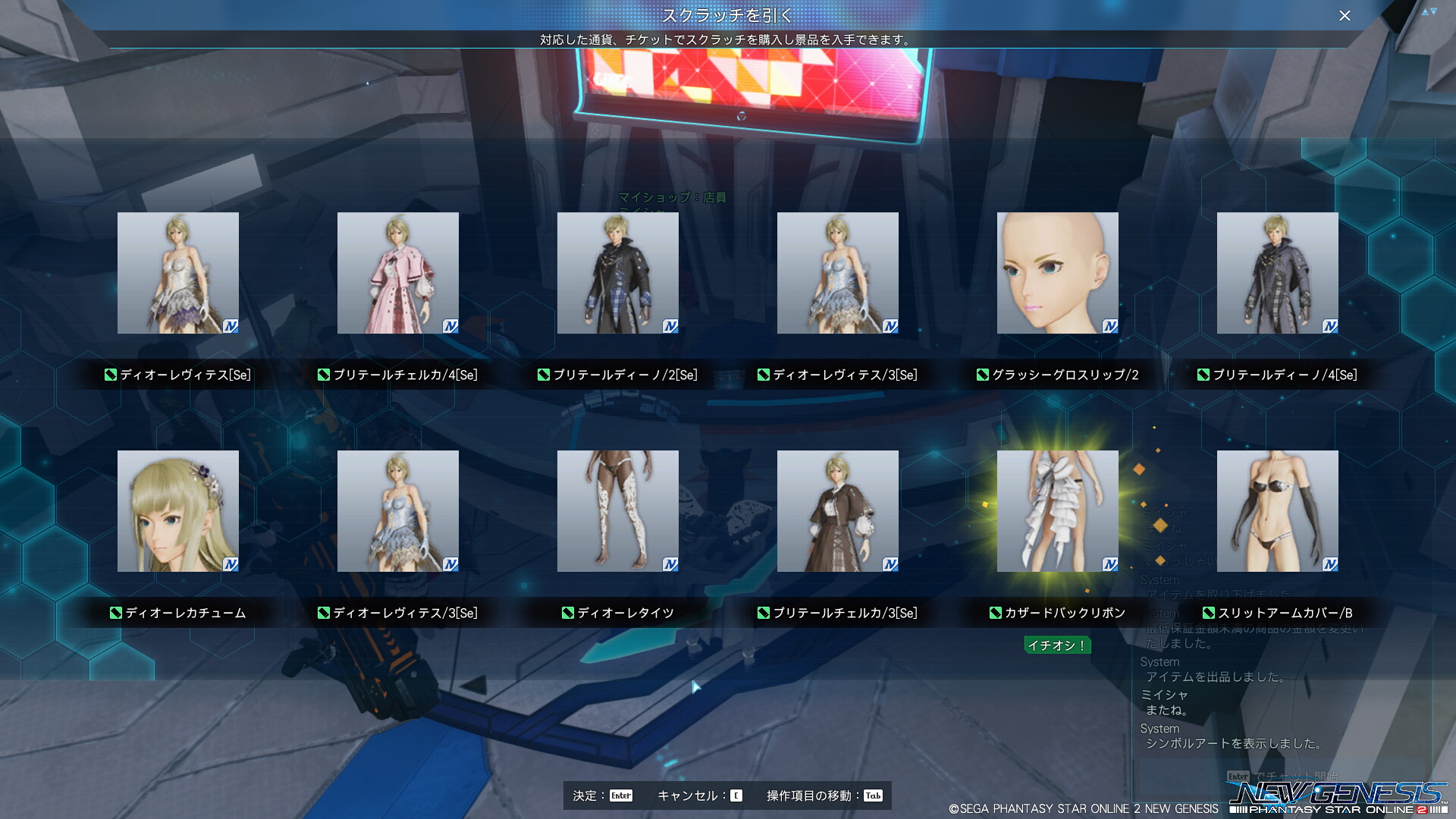Close the scratch prize window
Screen dimensions: 1456x819
pos(1345,16)
